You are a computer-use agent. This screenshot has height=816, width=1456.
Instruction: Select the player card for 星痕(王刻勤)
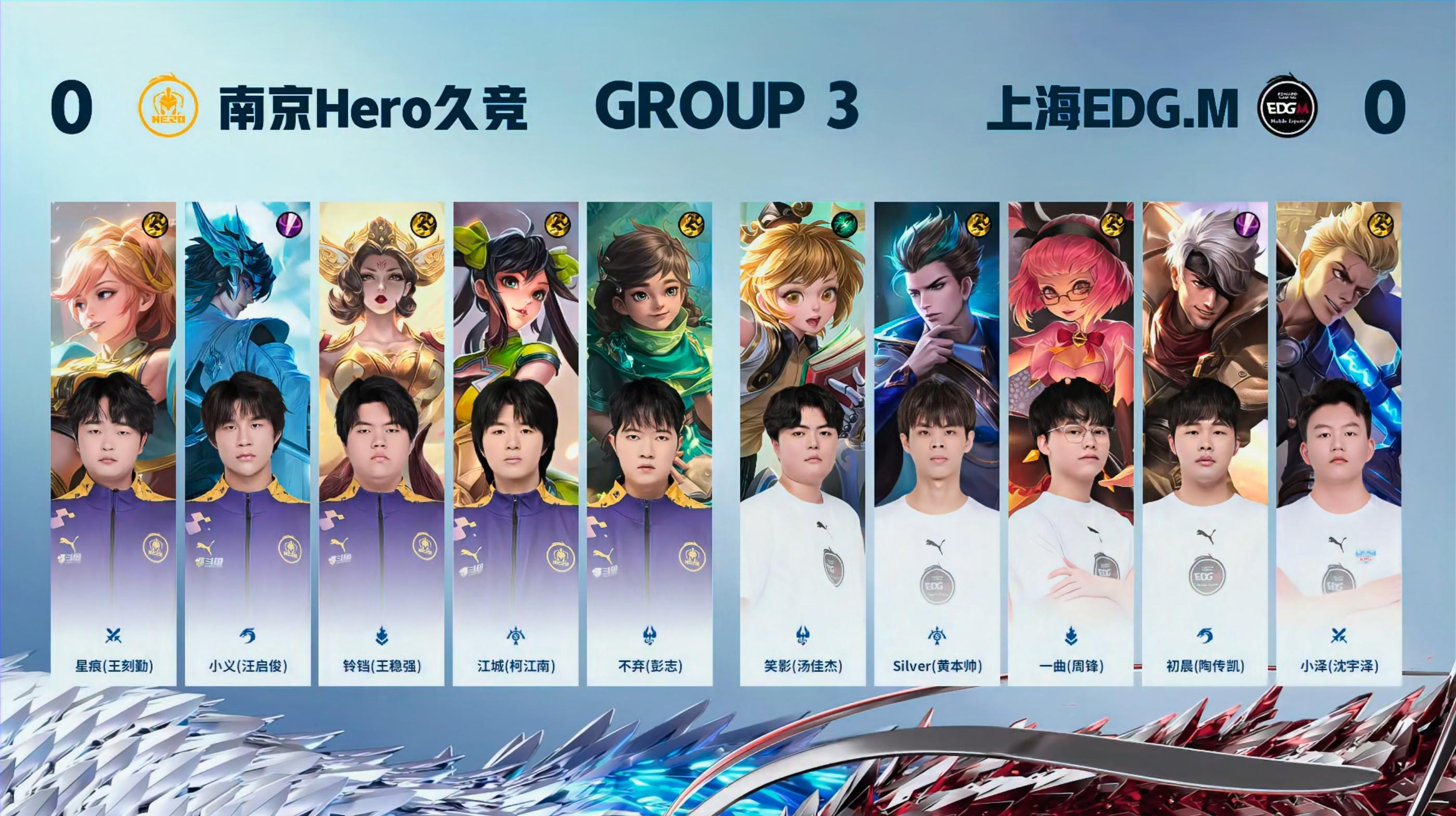[x=113, y=443]
